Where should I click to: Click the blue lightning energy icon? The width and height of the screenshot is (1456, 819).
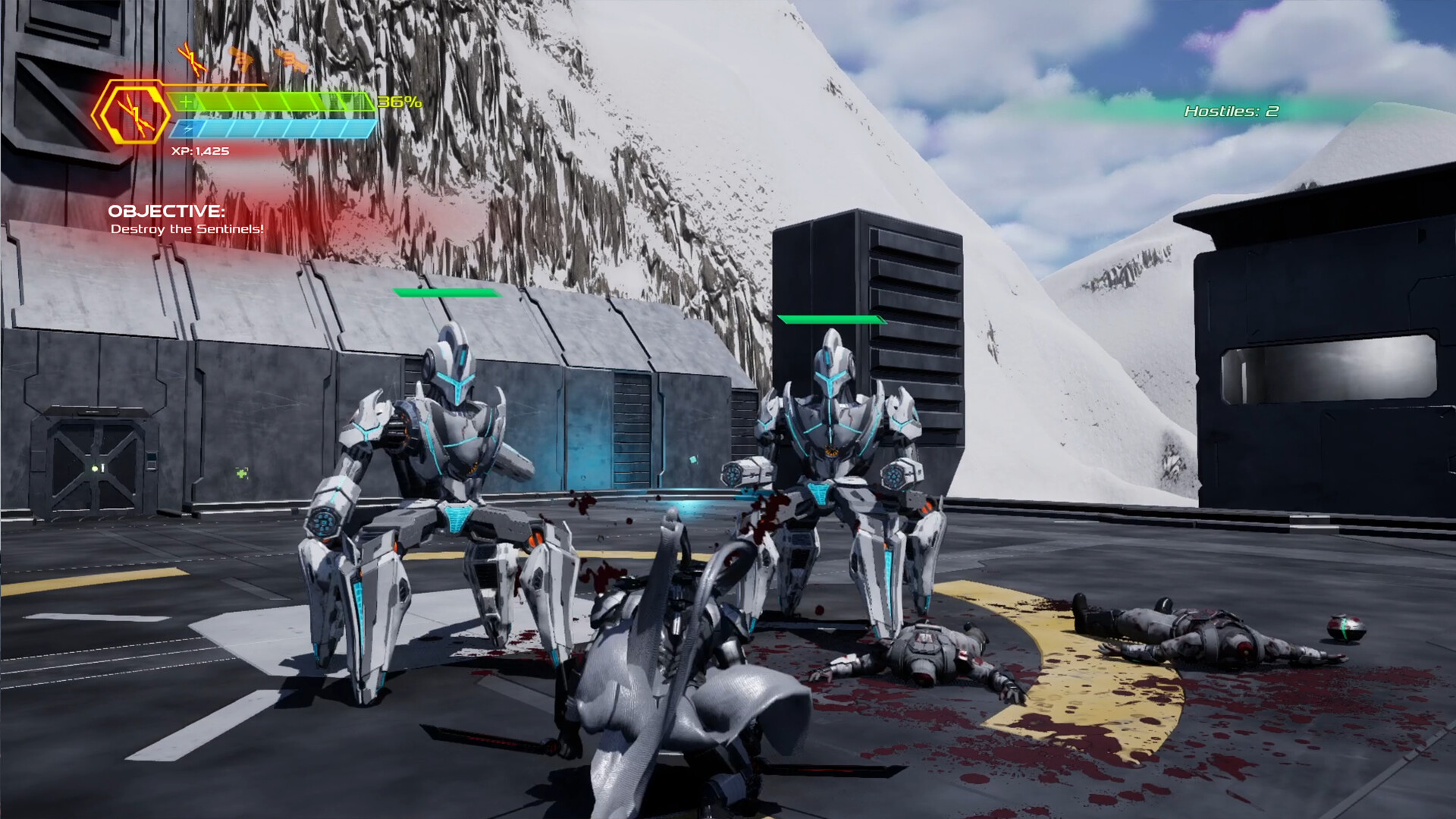click(189, 129)
